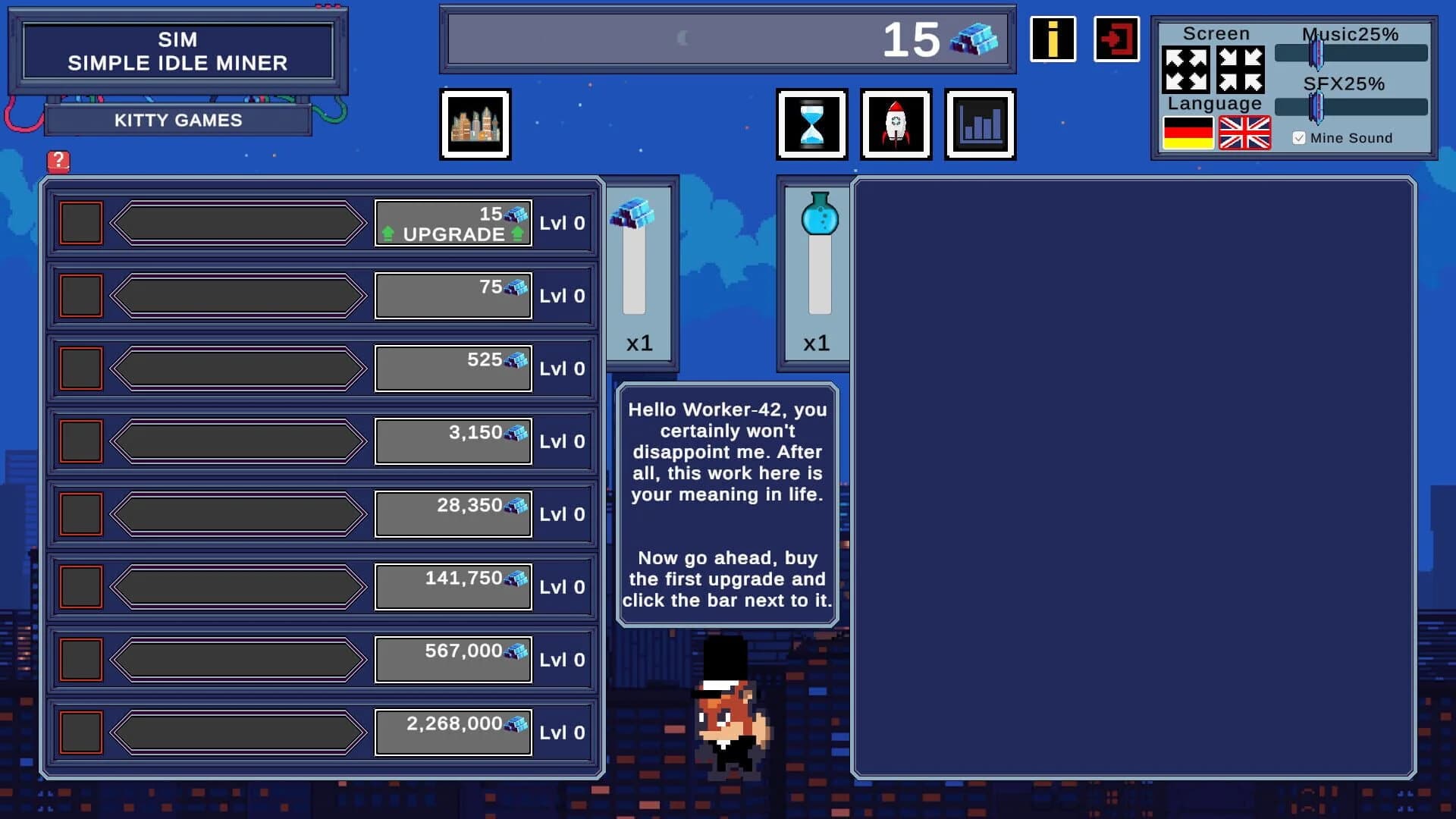Click the rocket boost icon
Image resolution: width=1456 pixels, height=819 pixels.
click(896, 124)
